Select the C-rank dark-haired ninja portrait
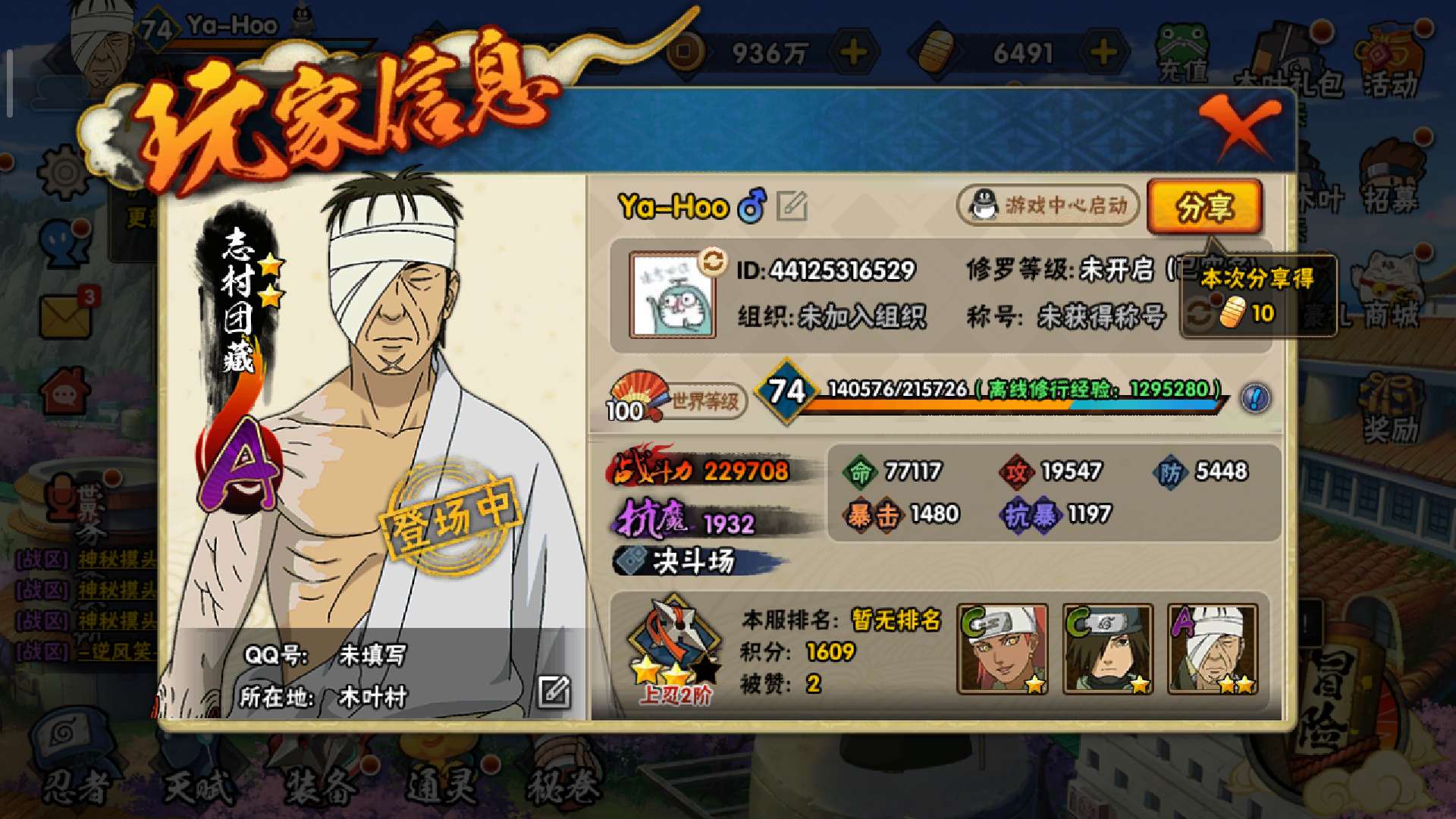 (1108, 649)
